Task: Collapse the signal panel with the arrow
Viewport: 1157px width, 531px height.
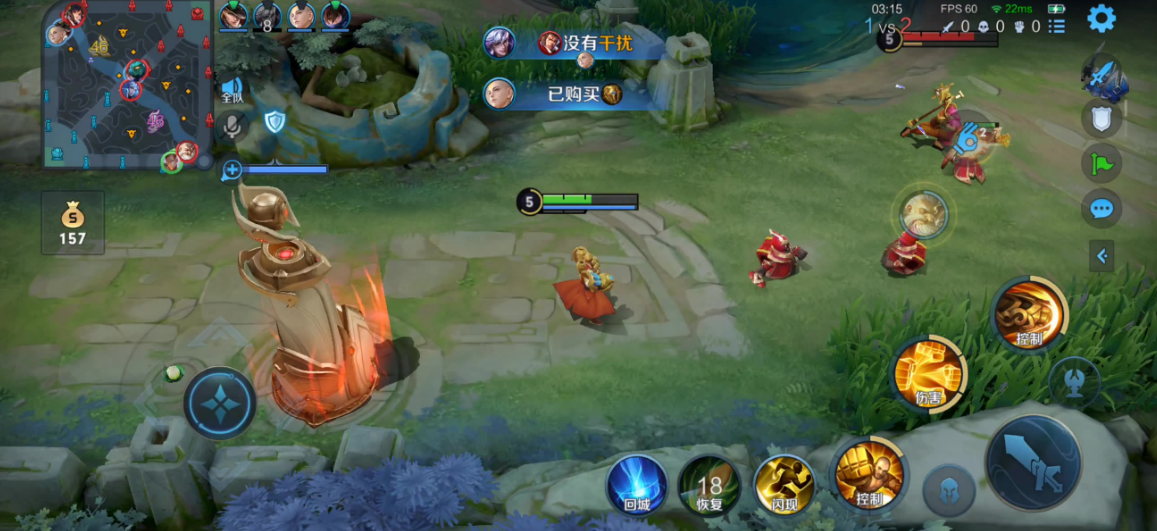Action: click(1101, 256)
